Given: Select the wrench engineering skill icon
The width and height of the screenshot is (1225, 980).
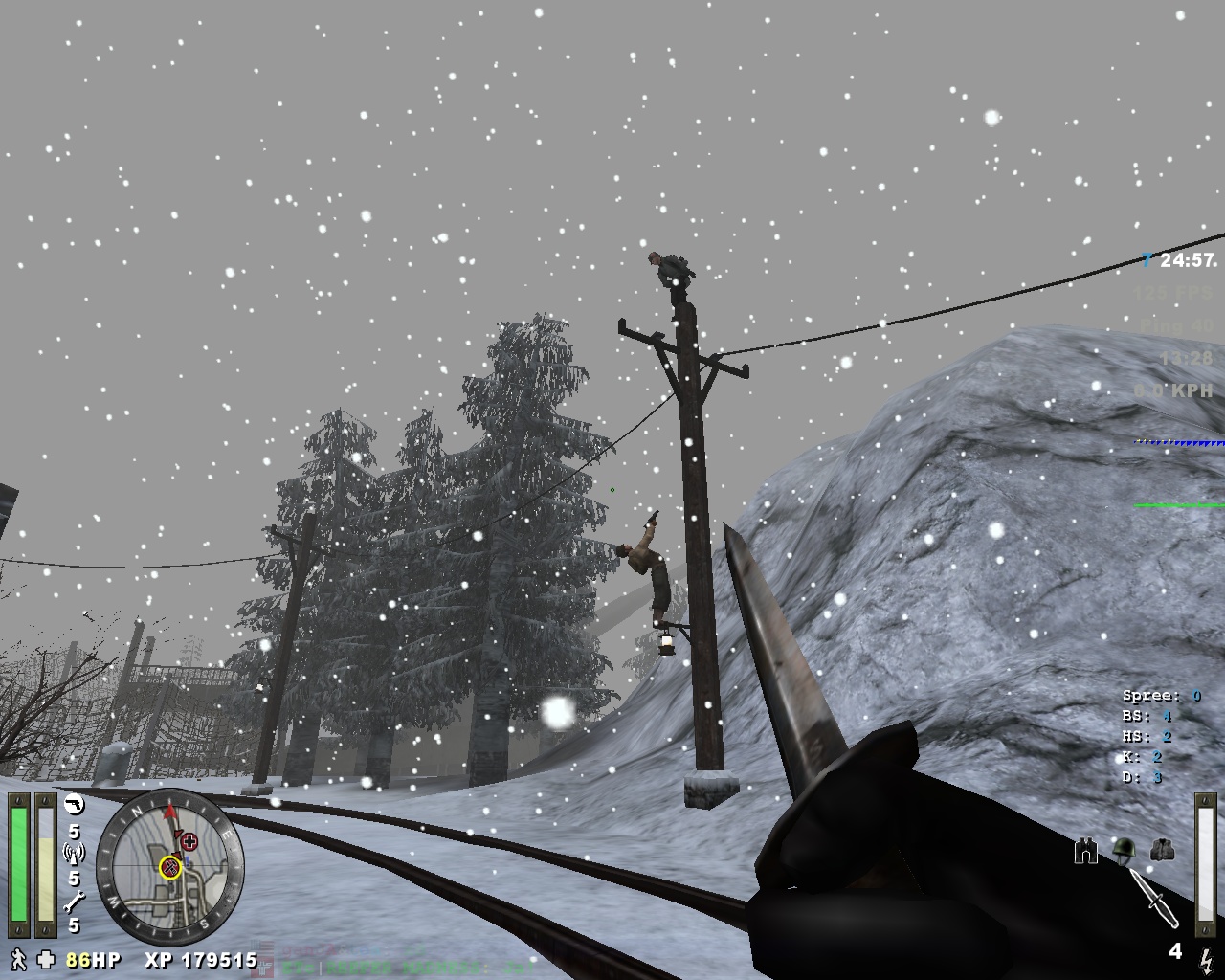Looking at the screenshot, I should (x=74, y=901).
